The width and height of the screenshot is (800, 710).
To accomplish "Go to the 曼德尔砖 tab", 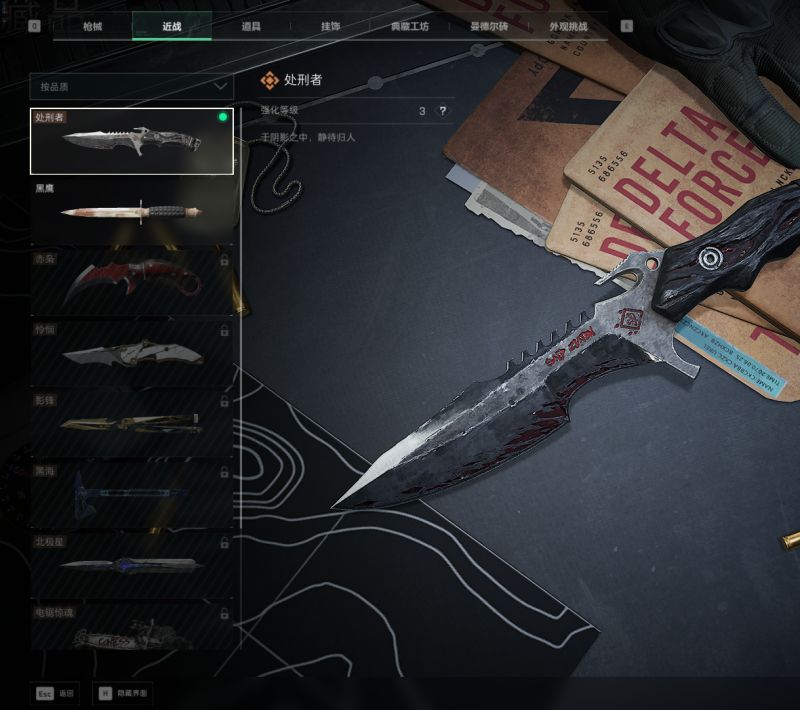I will coord(488,26).
